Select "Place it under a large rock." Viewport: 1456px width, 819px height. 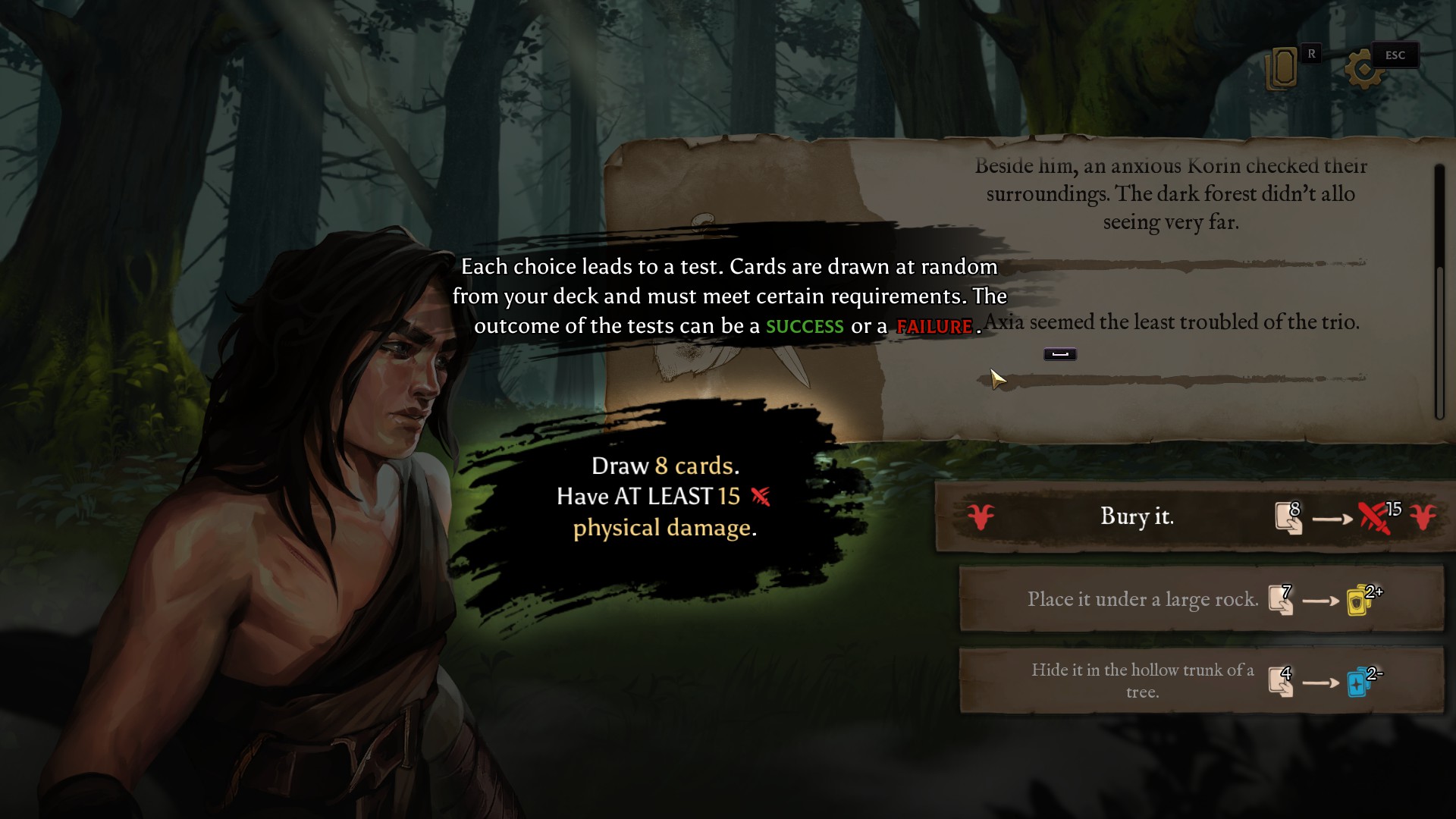pyautogui.click(x=1142, y=599)
